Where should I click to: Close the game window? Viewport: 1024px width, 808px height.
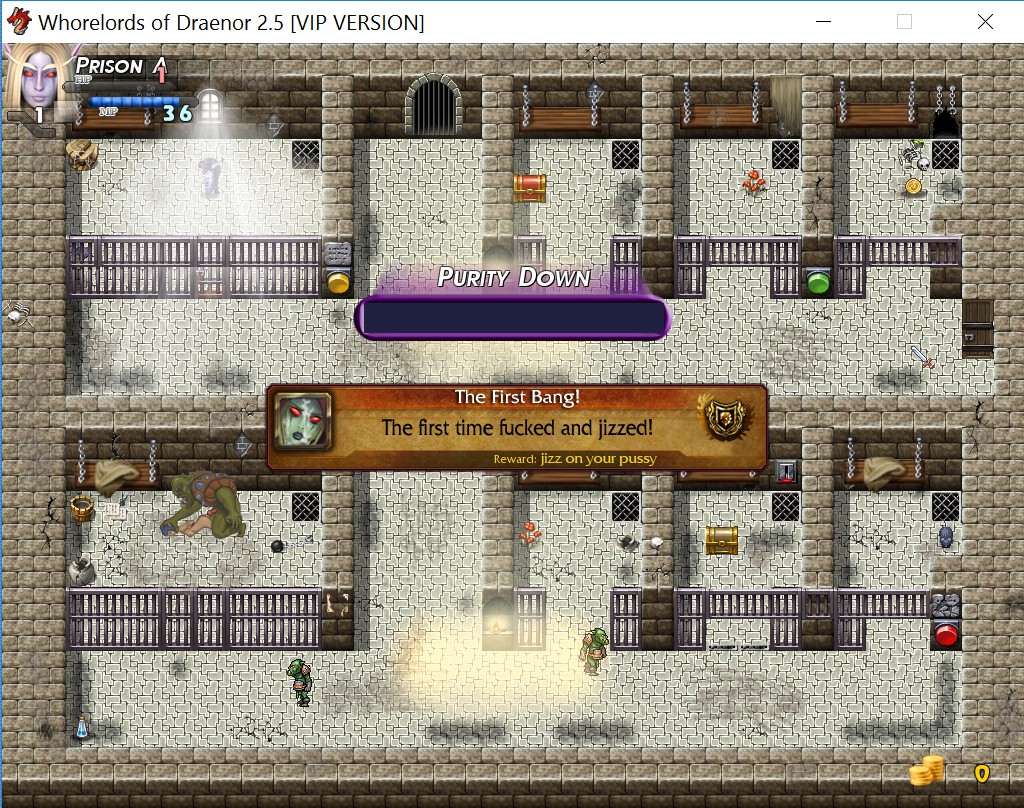tap(984, 22)
